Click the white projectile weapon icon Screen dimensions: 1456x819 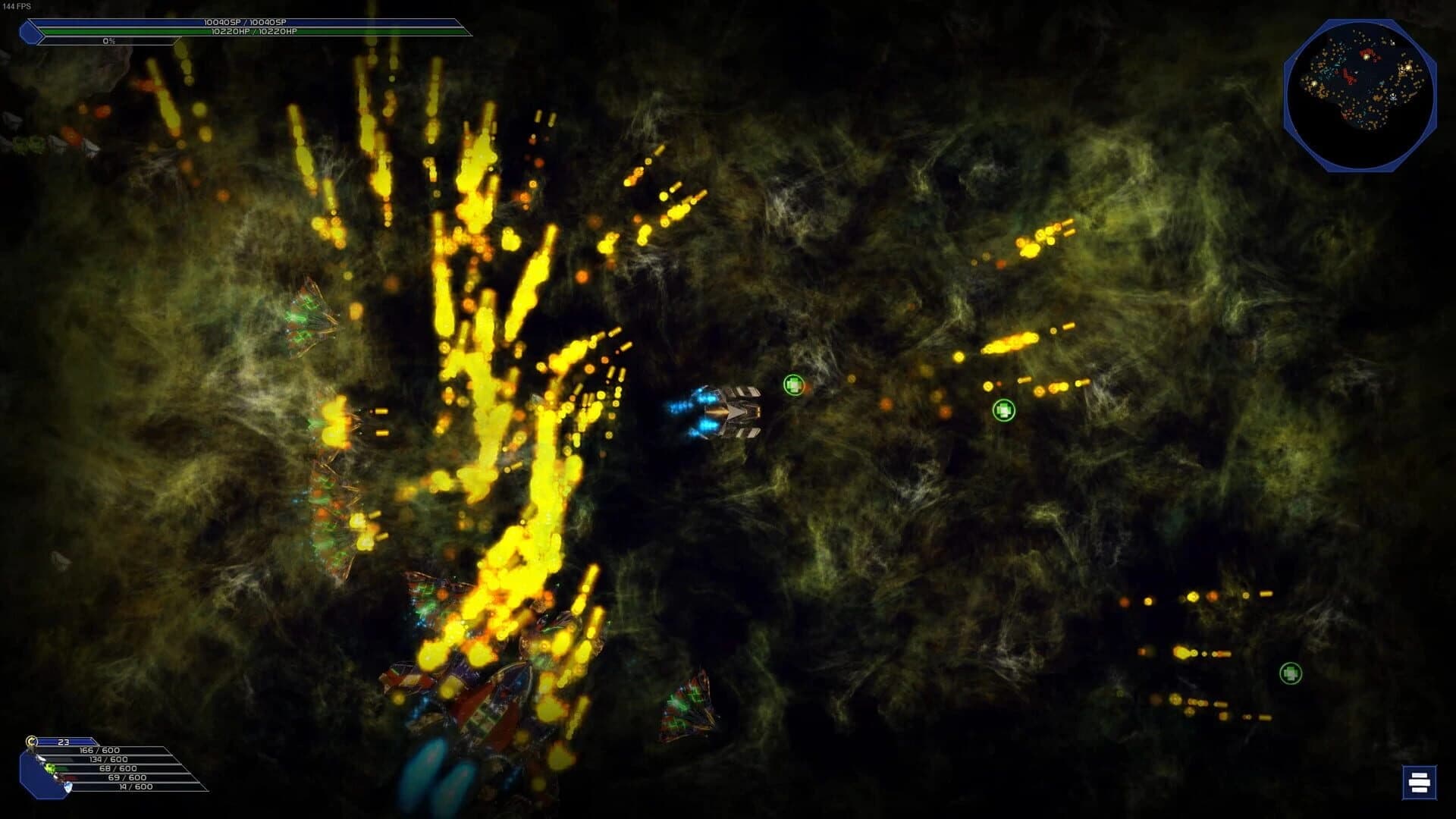click(x=41, y=759)
